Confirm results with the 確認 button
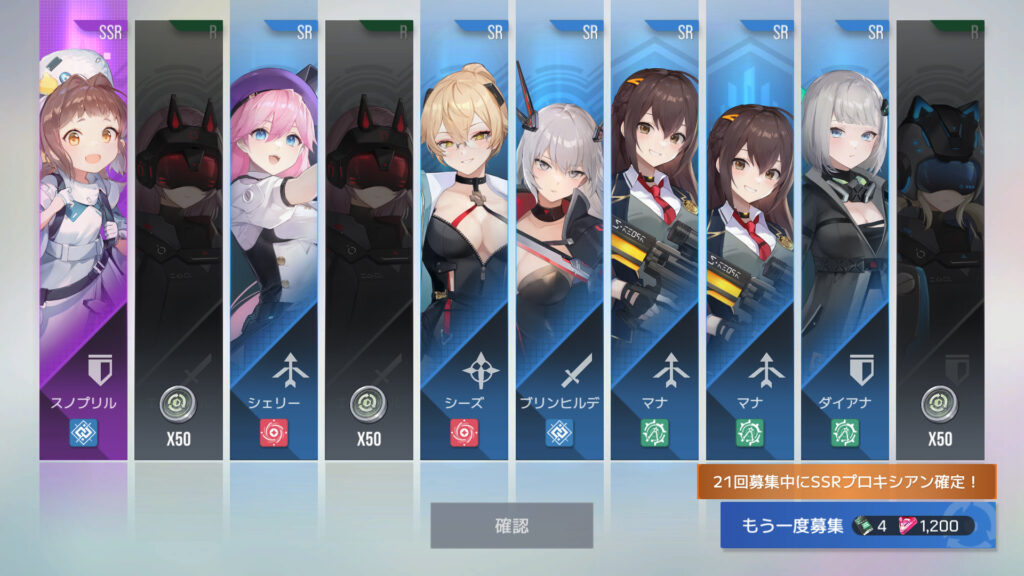This screenshot has width=1024, height=576. (511, 525)
